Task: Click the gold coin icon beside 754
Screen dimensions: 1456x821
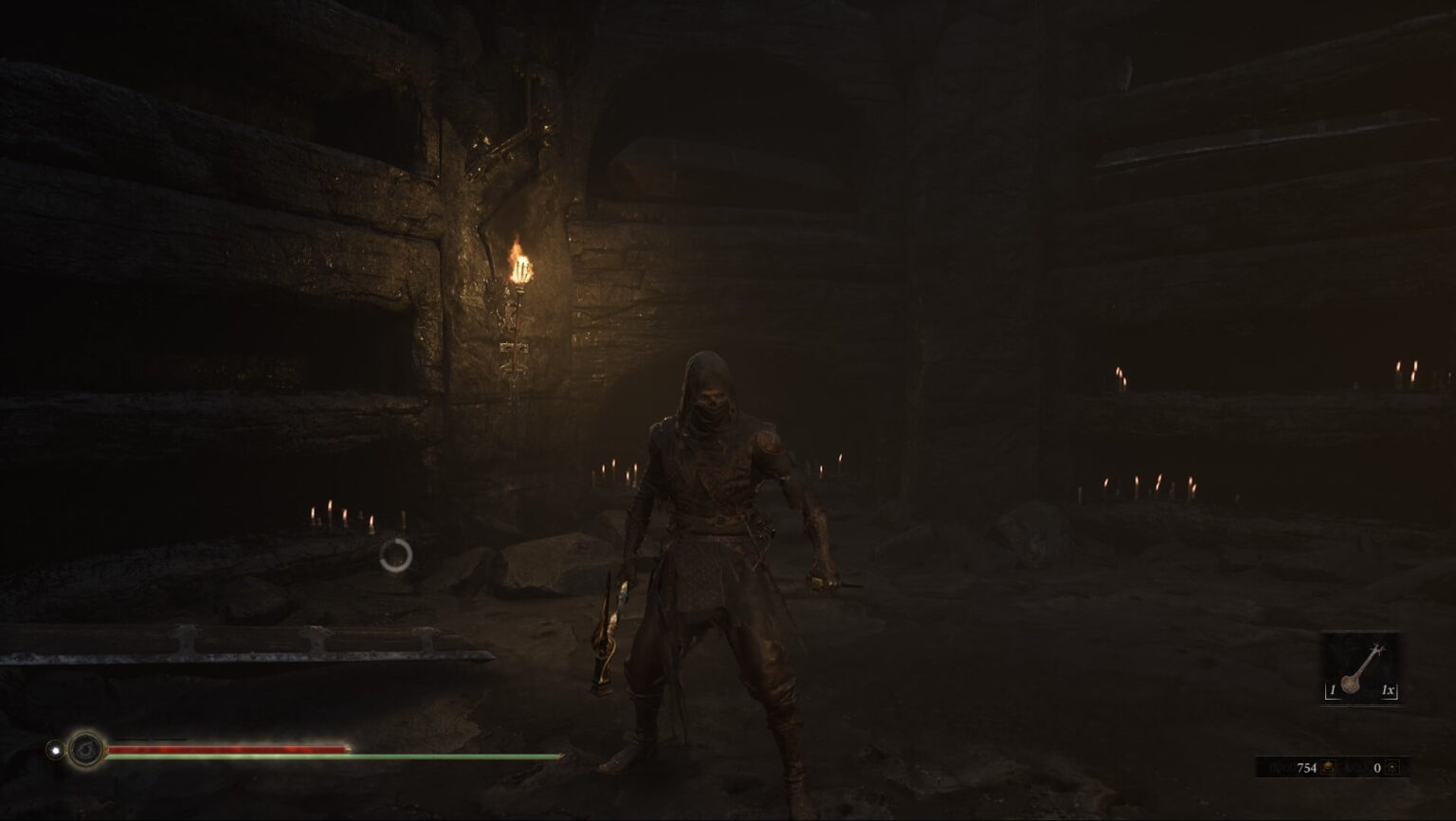Action: (x=1328, y=768)
